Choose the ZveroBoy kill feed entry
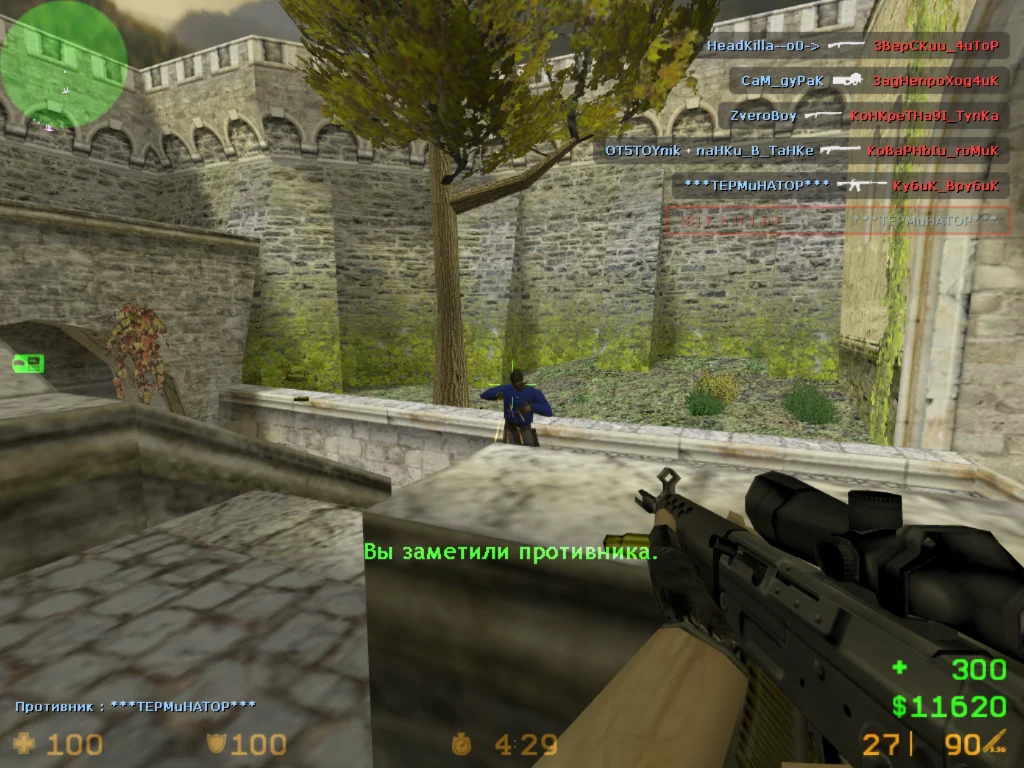 pyautogui.click(x=863, y=116)
